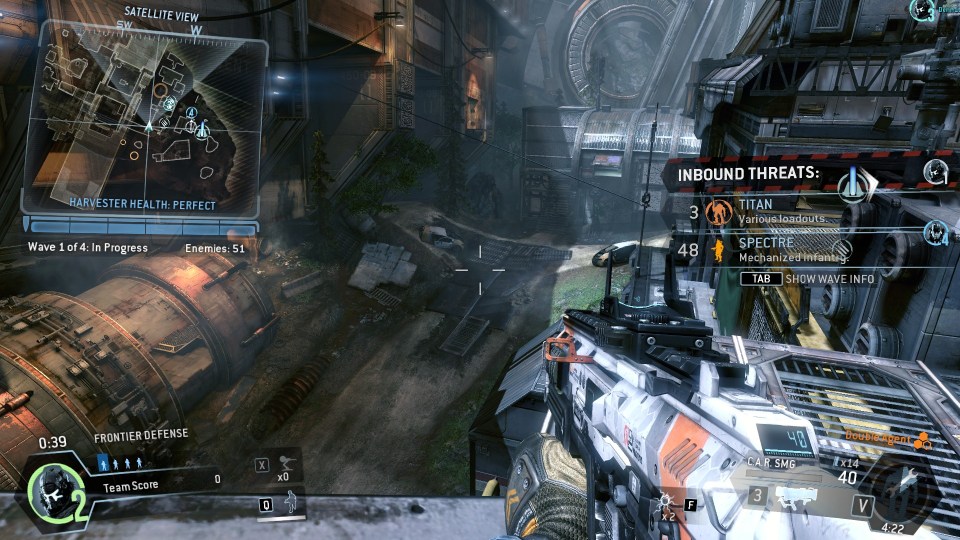The width and height of the screenshot is (960, 540).
Task: Click the pilot helmet portrait
Action: 48,490
